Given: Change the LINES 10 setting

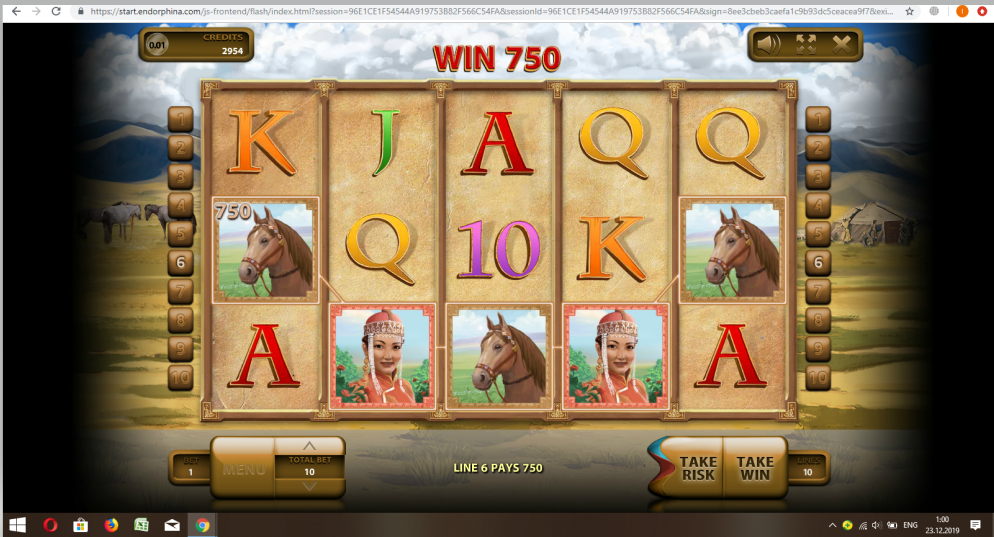Looking at the screenshot, I should 808,468.
